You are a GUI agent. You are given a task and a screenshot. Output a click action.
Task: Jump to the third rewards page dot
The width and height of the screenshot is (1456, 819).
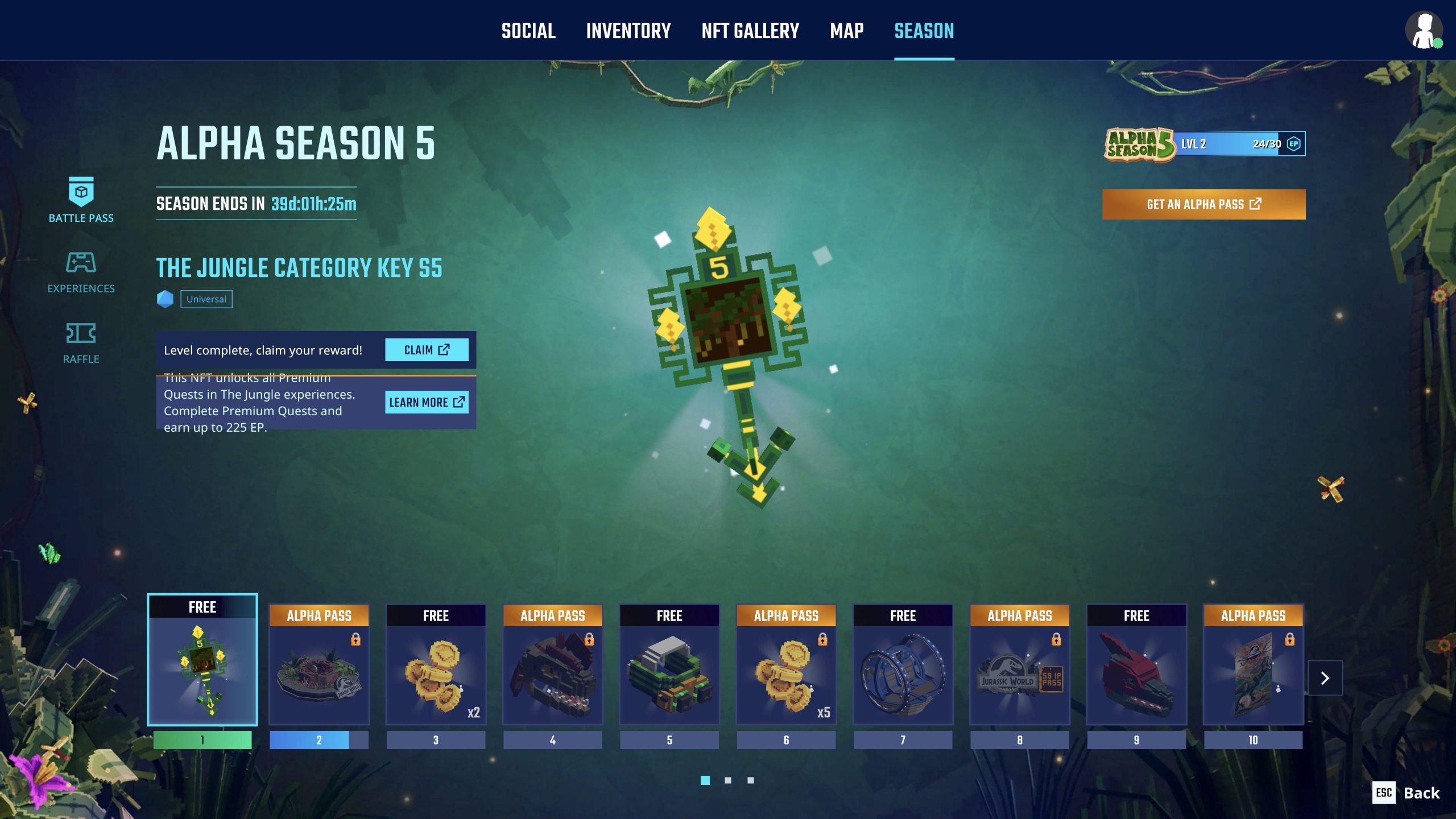coord(751,780)
